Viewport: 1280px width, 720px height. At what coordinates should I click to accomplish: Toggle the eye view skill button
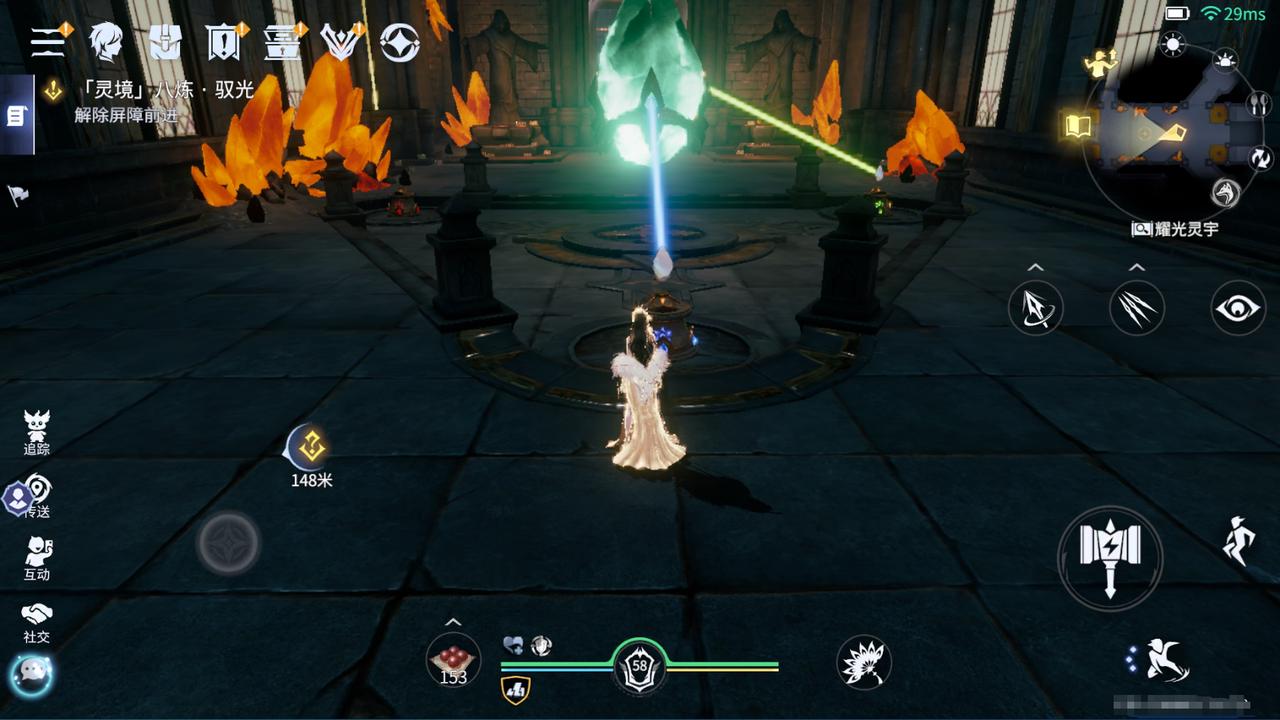(1238, 307)
